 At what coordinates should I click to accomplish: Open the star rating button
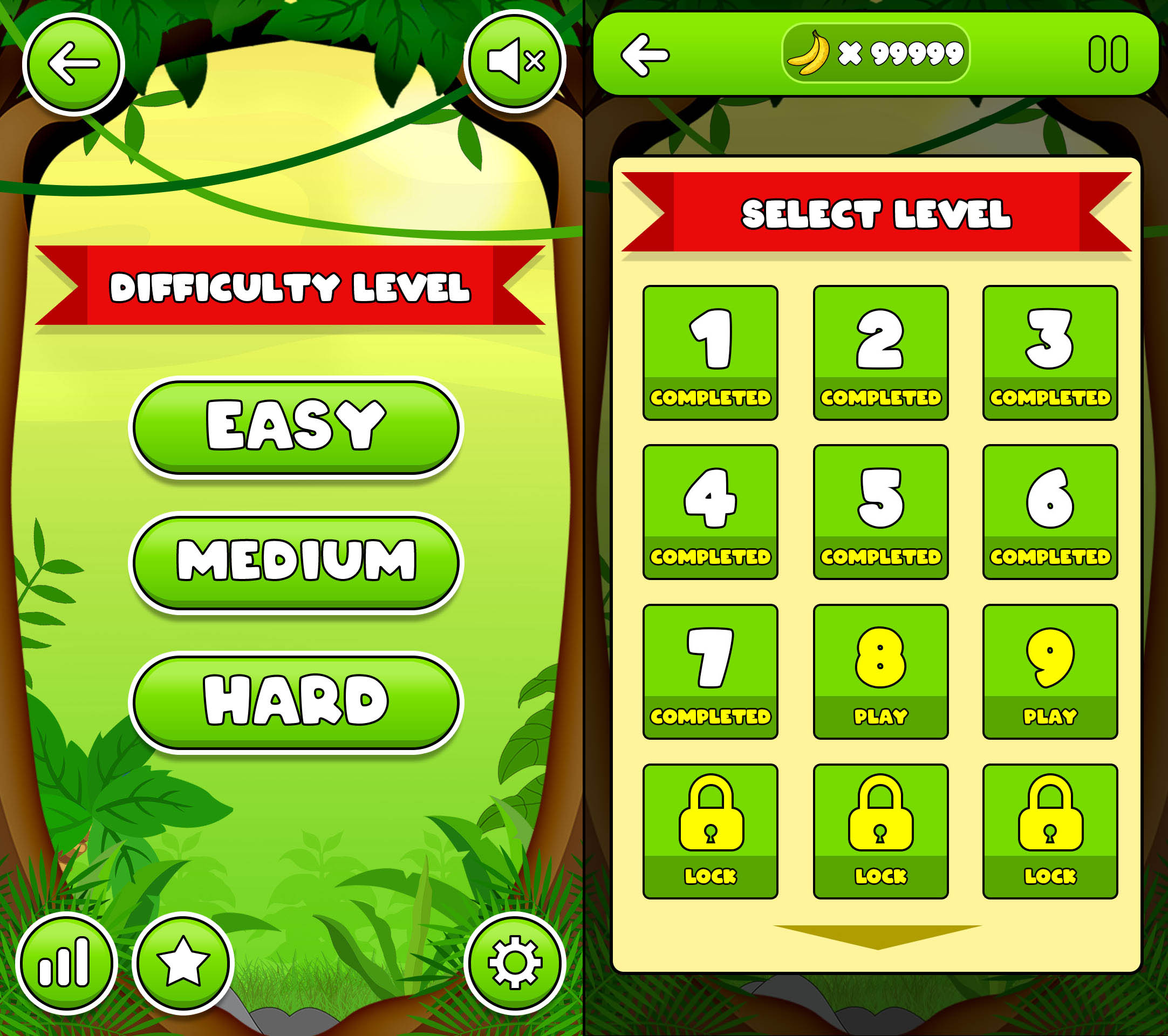click(x=183, y=962)
